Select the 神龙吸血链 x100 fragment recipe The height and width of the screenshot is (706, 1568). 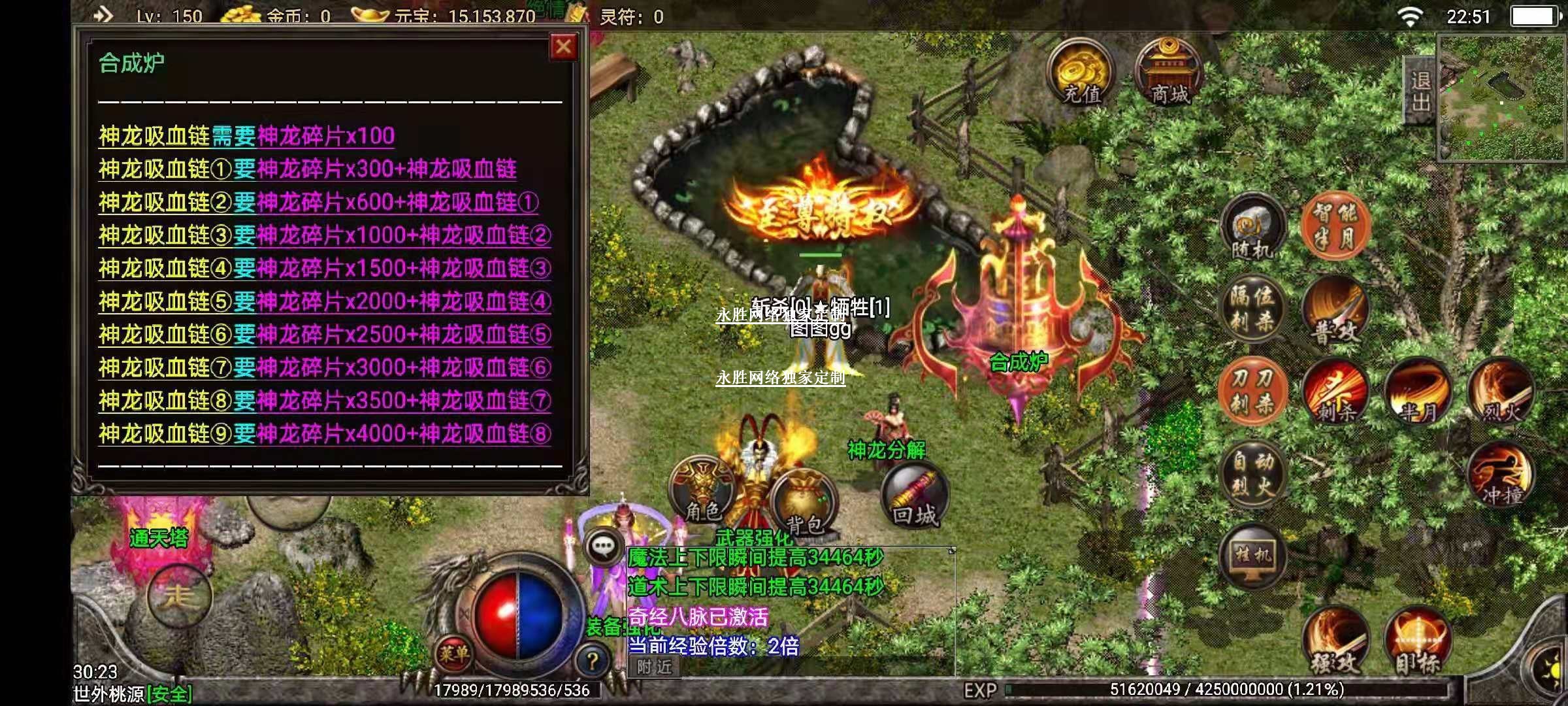(x=246, y=136)
